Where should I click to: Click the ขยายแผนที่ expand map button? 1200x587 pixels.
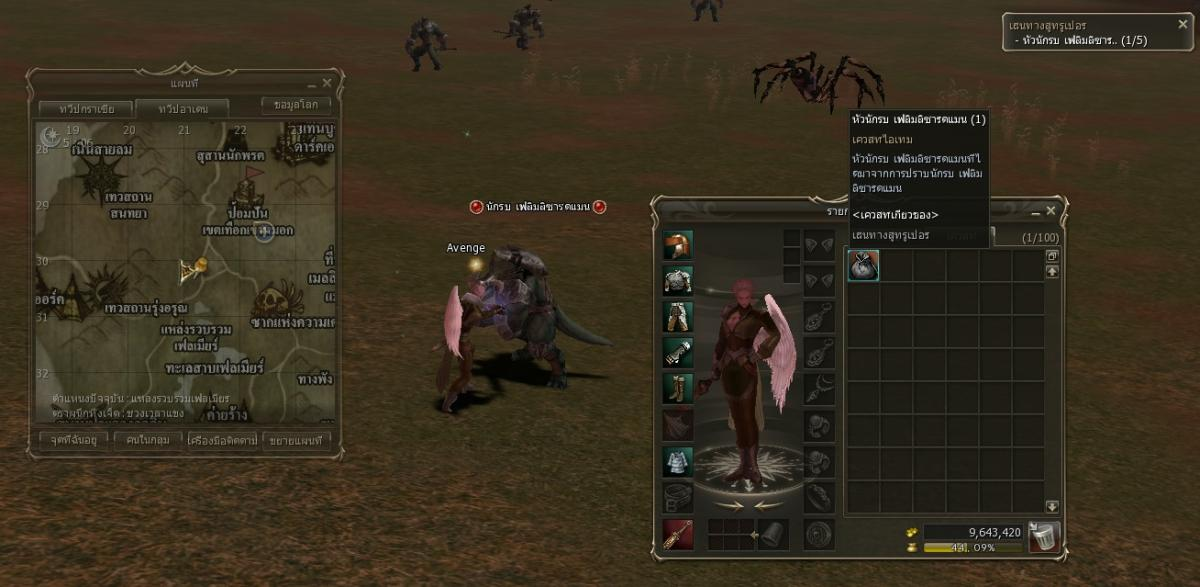pyautogui.click(x=296, y=439)
